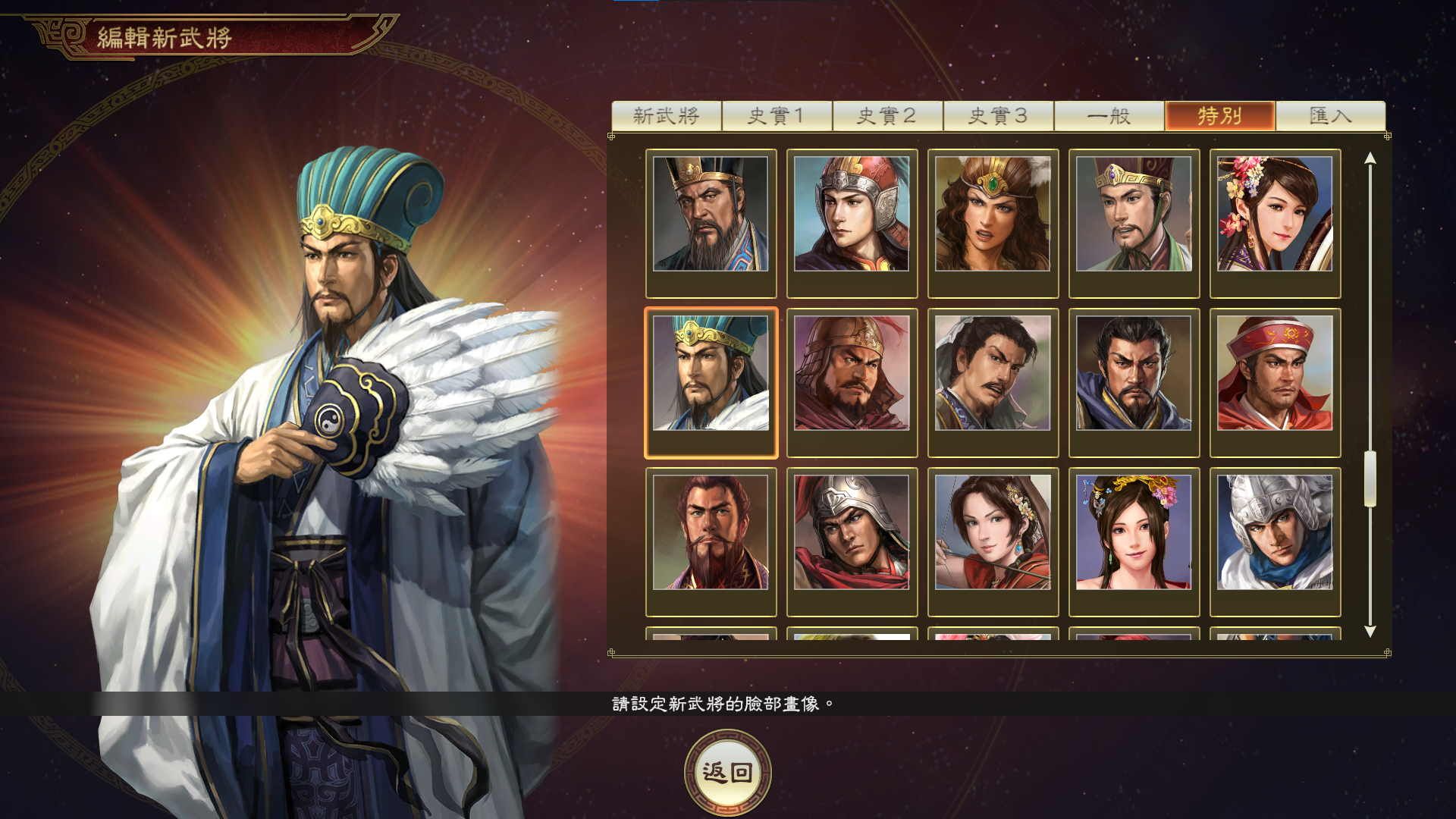The image size is (1456, 819).
Task: Choose the red-helmeted young general portrait
Action: 852,215
